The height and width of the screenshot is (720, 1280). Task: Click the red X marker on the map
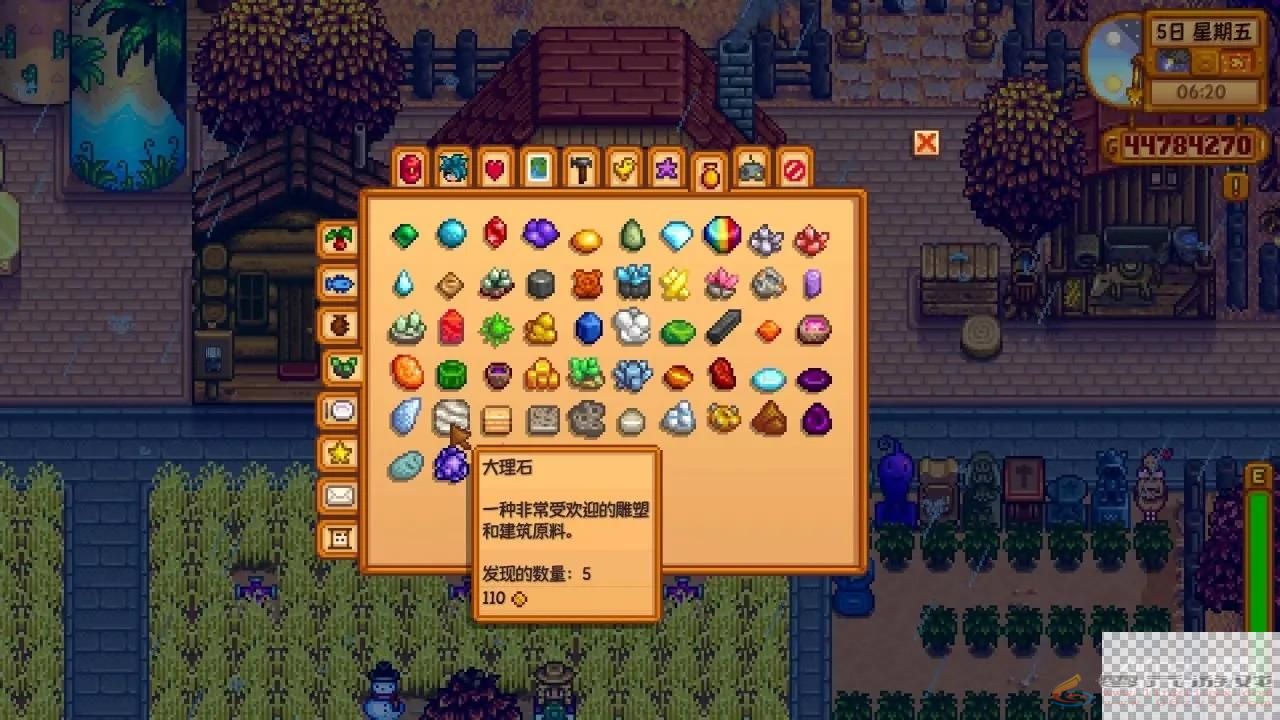pyautogui.click(x=926, y=143)
